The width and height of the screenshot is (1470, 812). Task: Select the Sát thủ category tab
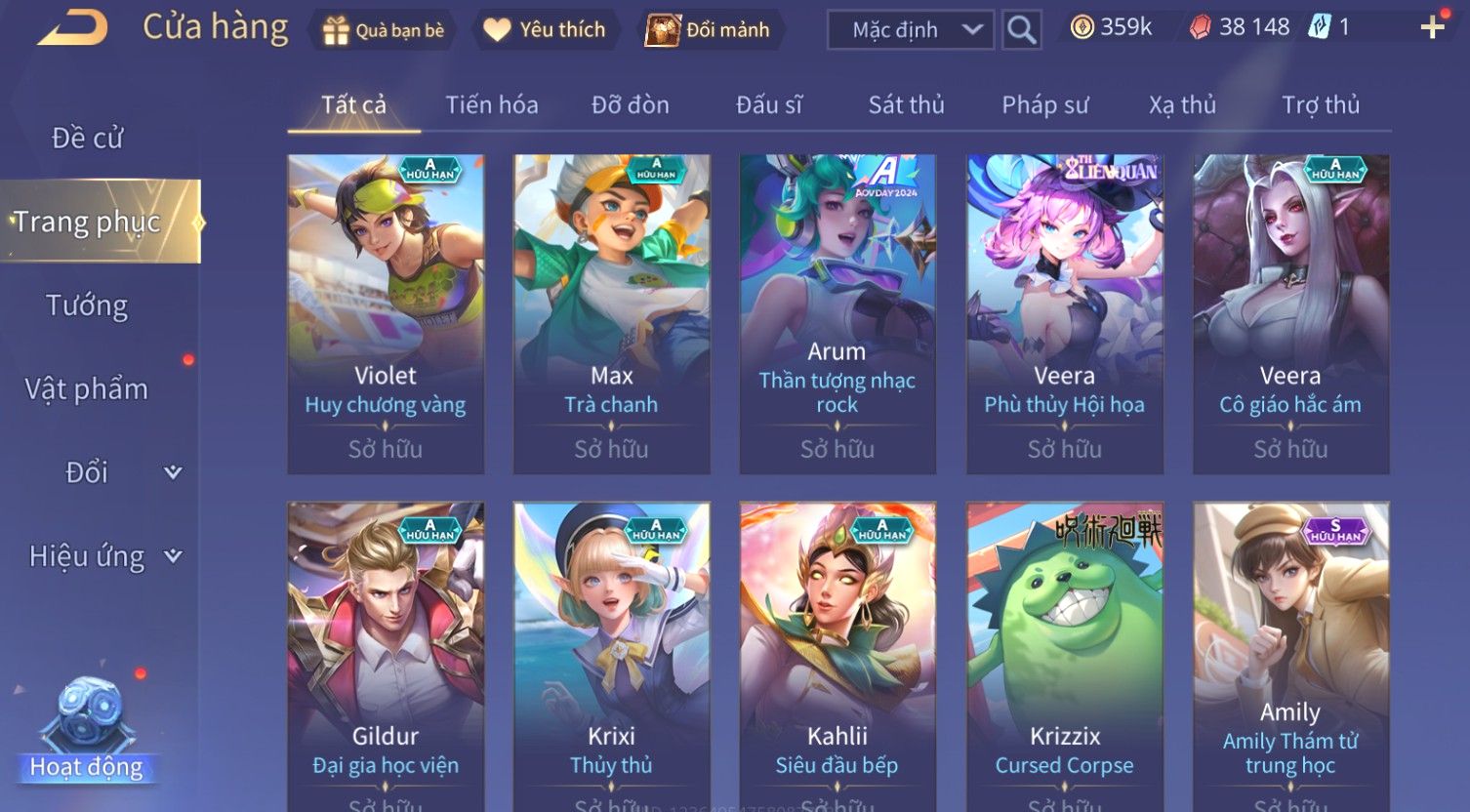pos(906,105)
